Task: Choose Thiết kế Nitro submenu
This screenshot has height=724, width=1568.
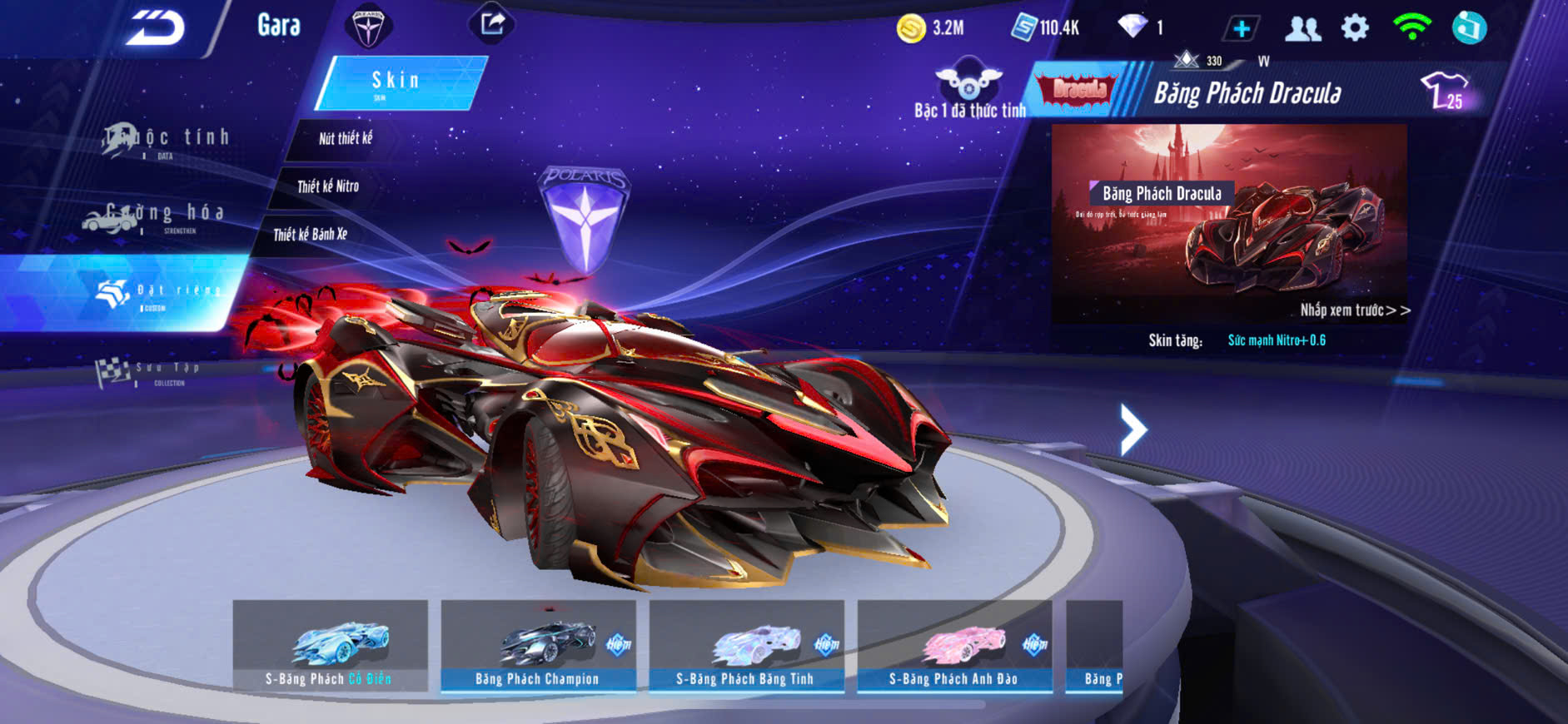Action: 328,186
